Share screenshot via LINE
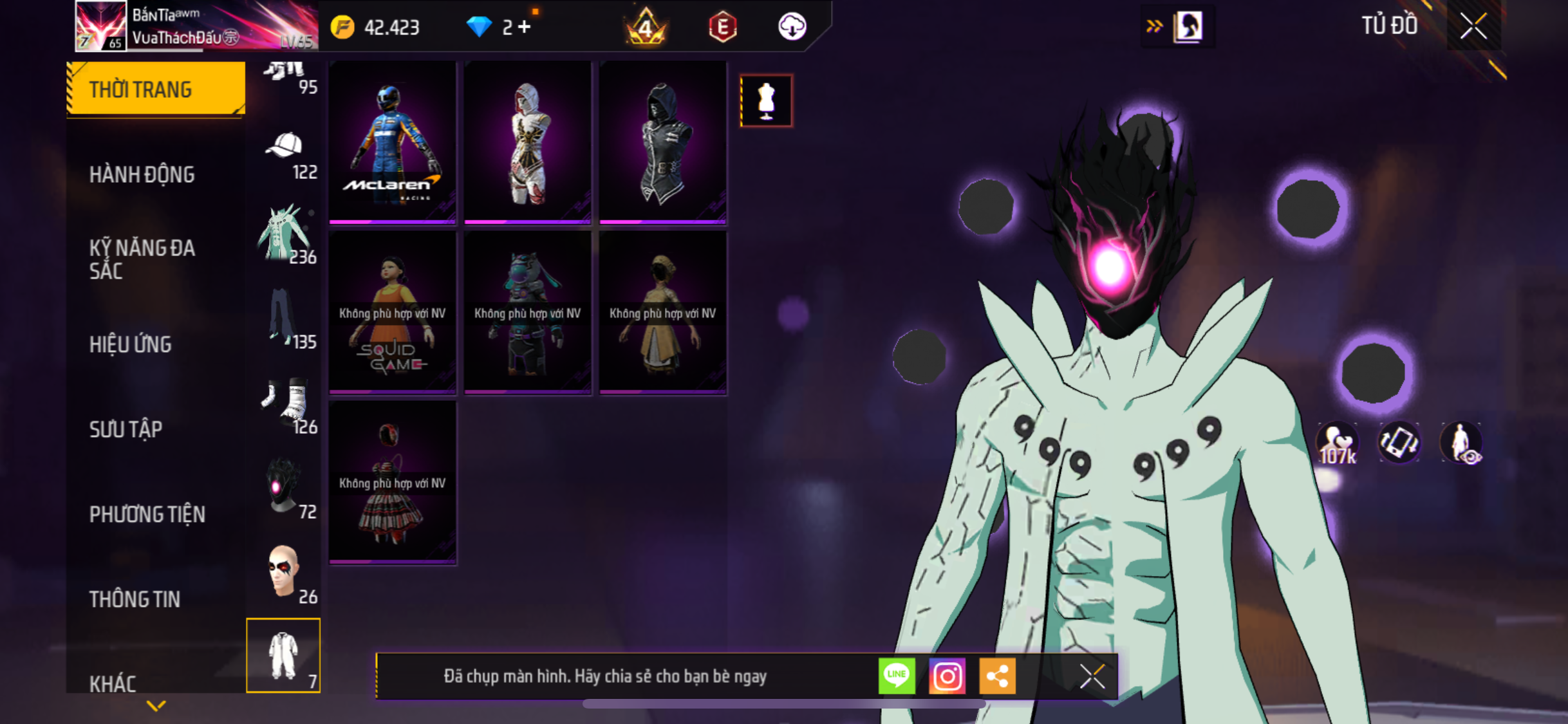The width and height of the screenshot is (1568, 724). point(897,676)
